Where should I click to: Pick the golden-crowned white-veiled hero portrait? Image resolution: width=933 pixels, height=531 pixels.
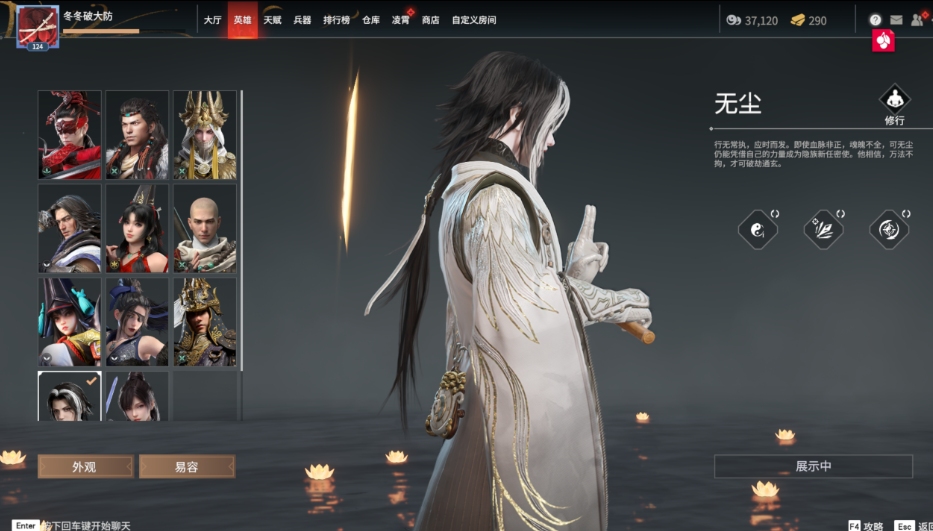[205, 135]
